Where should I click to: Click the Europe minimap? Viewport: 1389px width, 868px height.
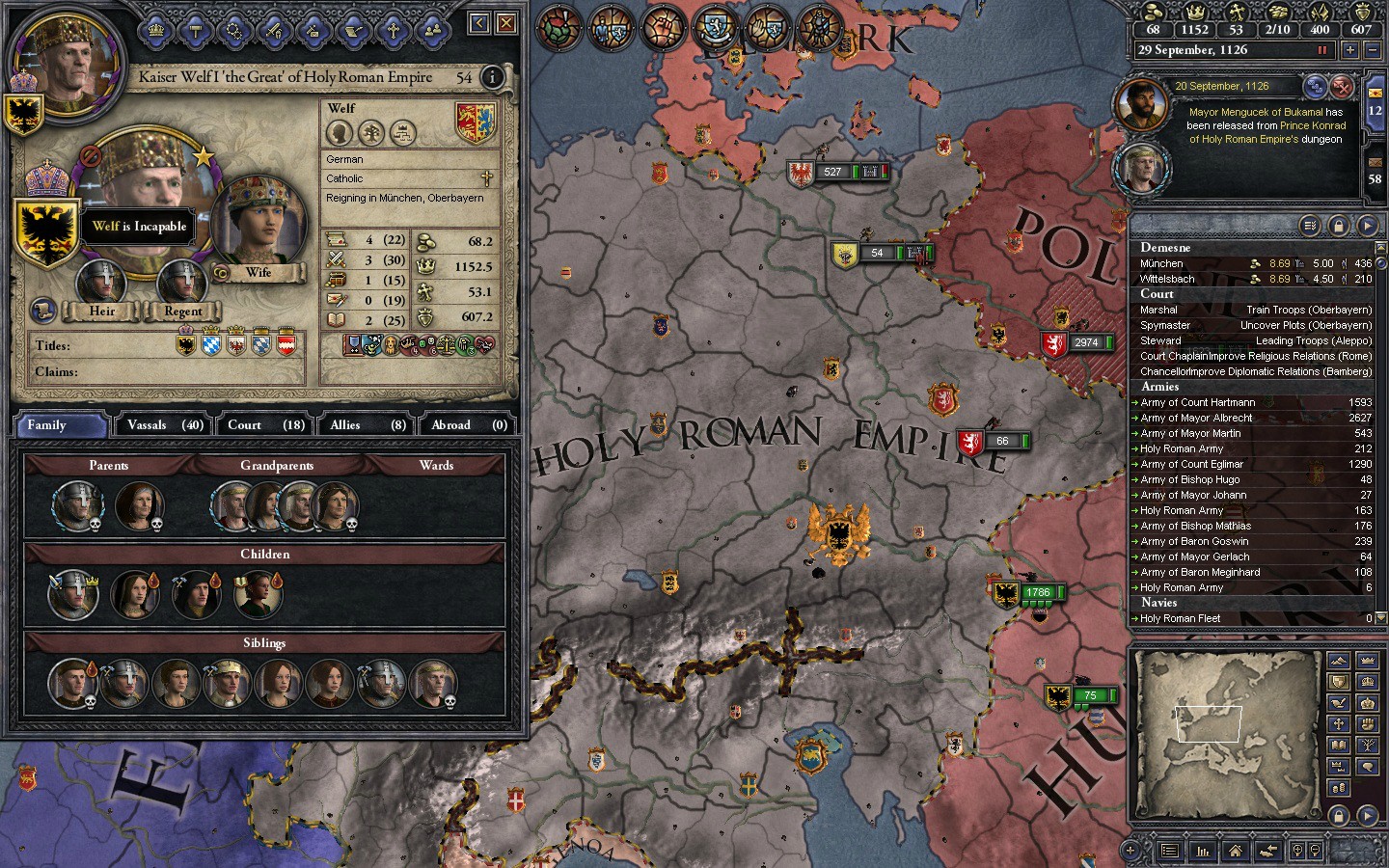point(1226,708)
